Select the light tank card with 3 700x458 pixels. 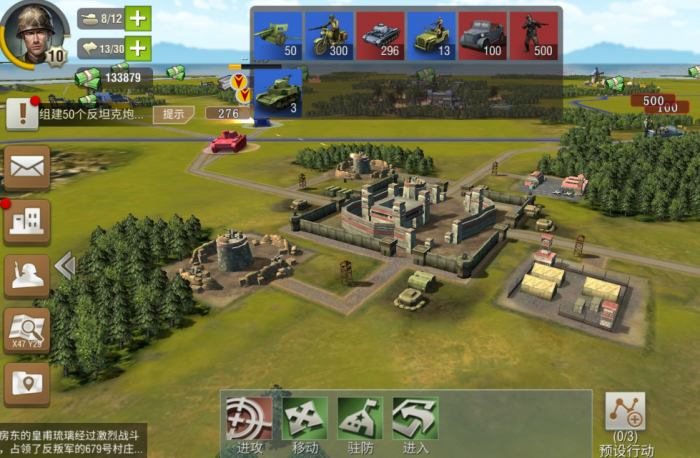(277, 93)
